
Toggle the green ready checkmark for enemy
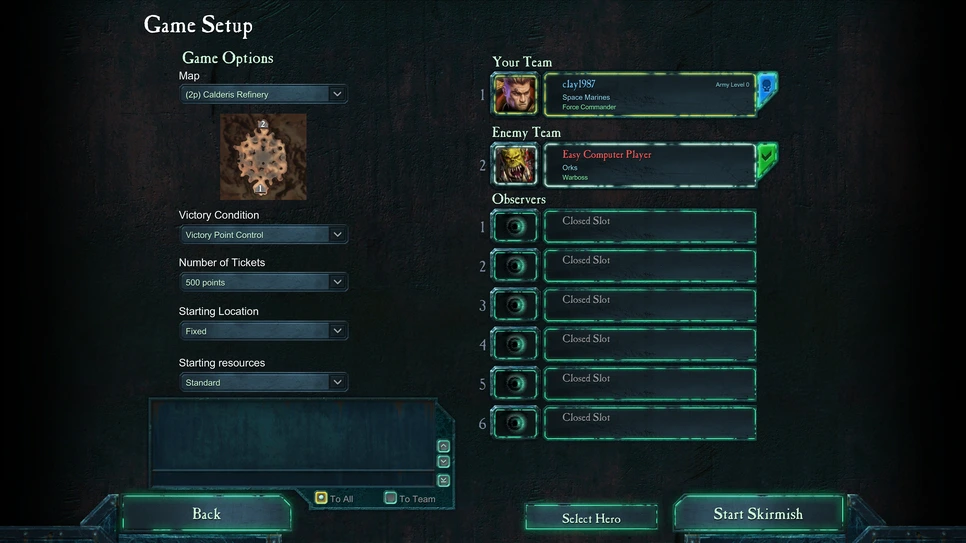pyautogui.click(x=767, y=158)
